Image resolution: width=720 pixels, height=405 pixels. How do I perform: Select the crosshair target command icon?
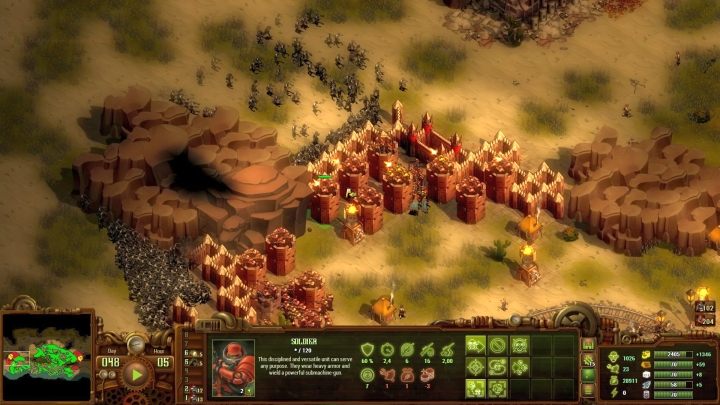[x=476, y=367]
